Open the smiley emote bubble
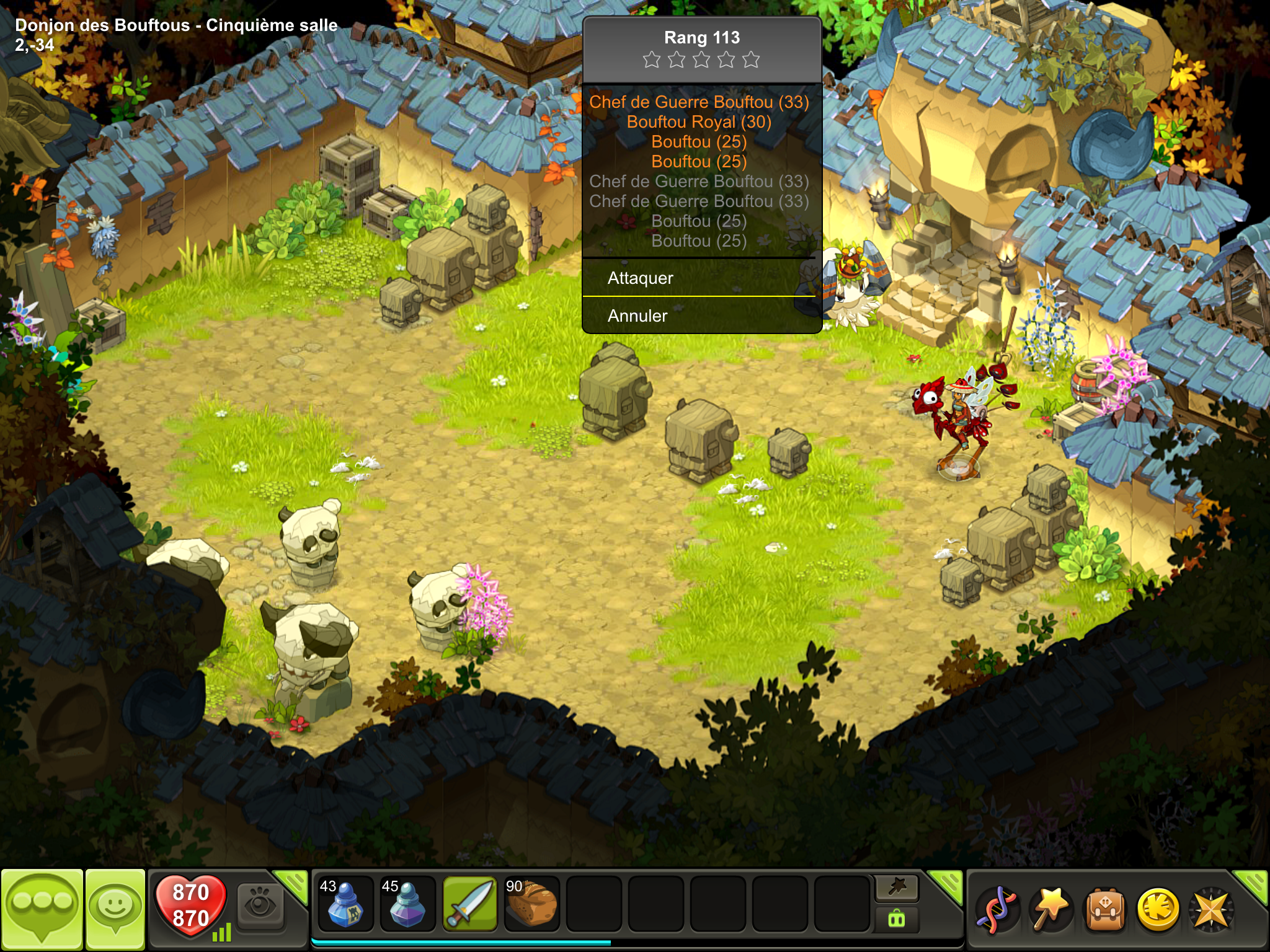Viewport: 1270px width, 952px height. [x=115, y=908]
